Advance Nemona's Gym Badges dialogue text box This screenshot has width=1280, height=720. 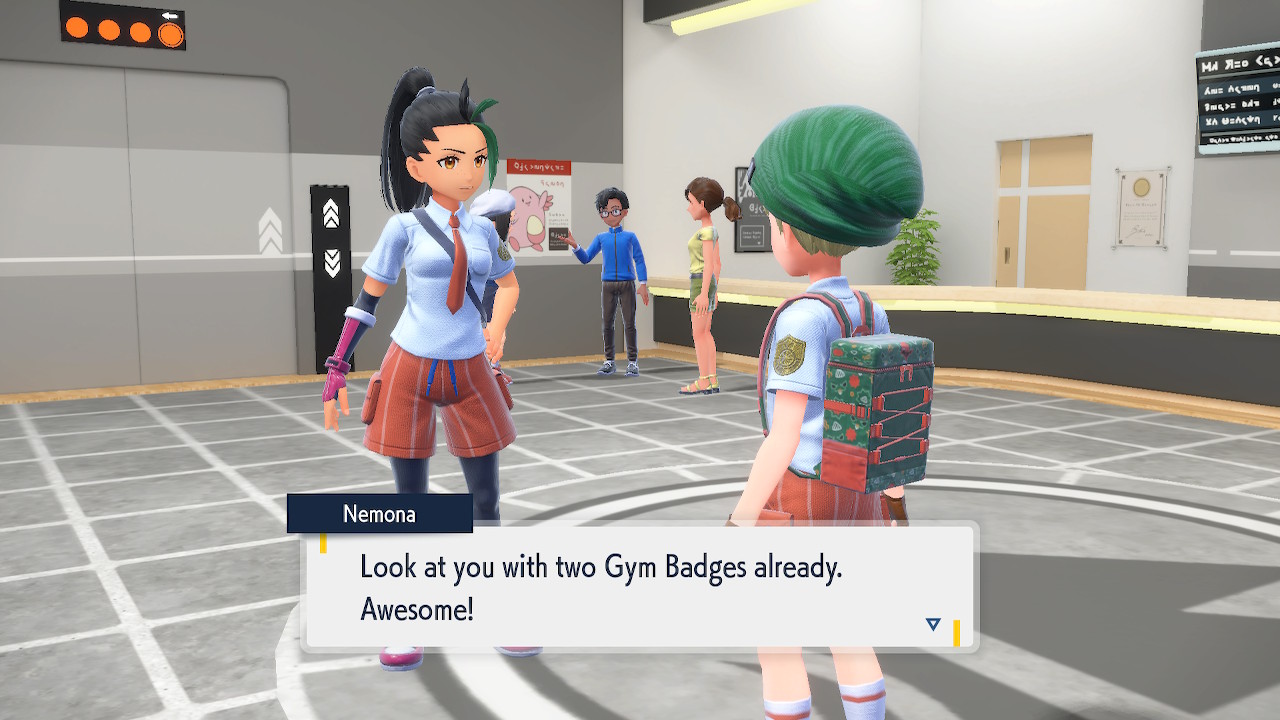click(640, 586)
